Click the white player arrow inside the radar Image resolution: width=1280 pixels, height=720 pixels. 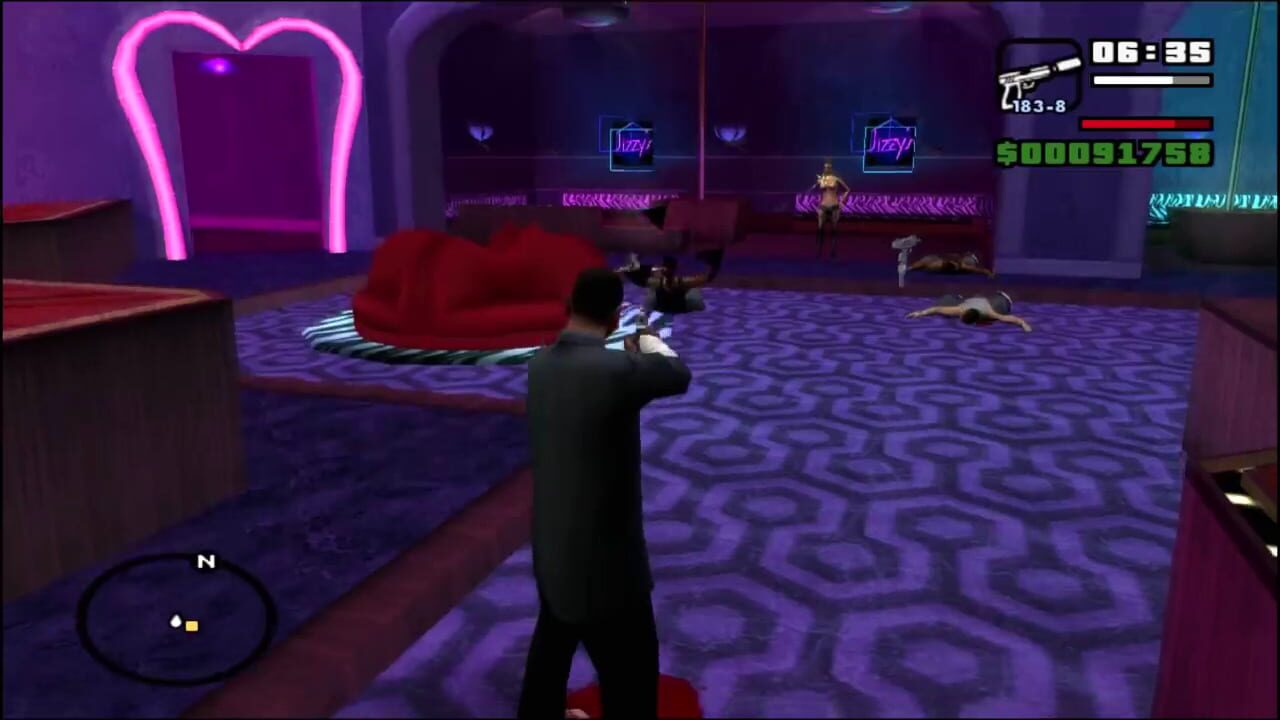tap(175, 621)
